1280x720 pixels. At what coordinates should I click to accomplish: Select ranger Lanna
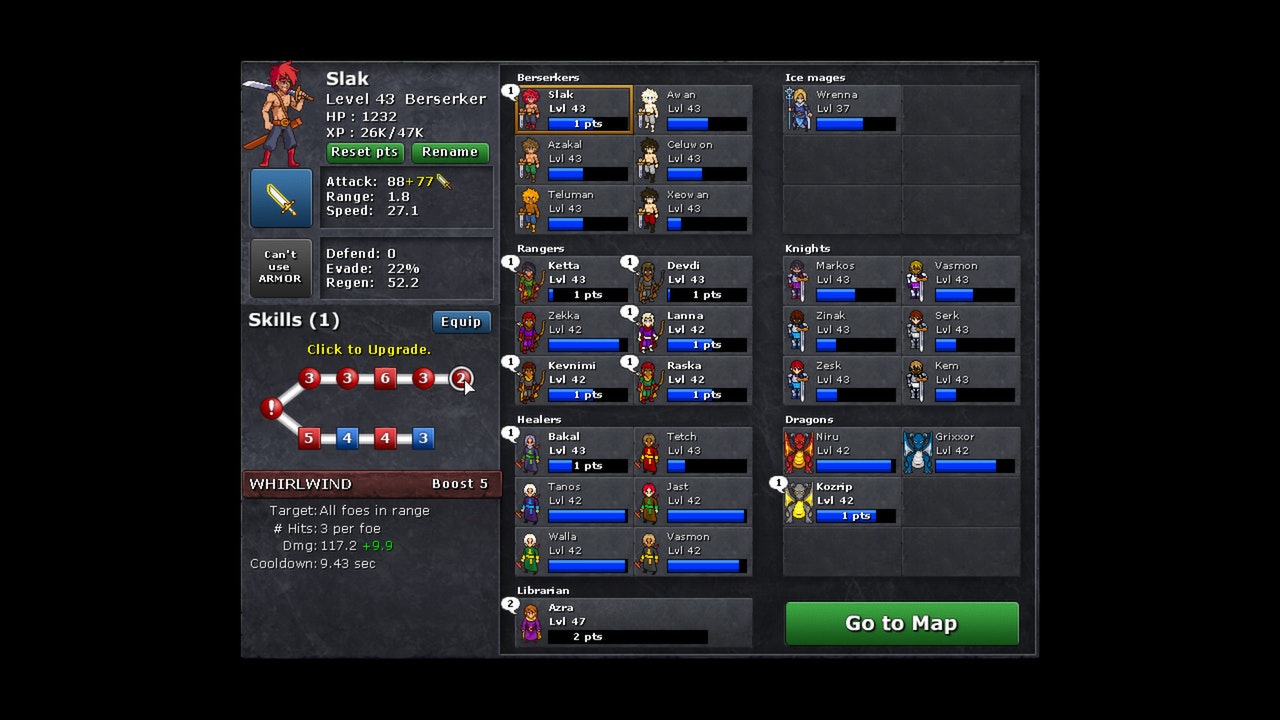pos(693,330)
